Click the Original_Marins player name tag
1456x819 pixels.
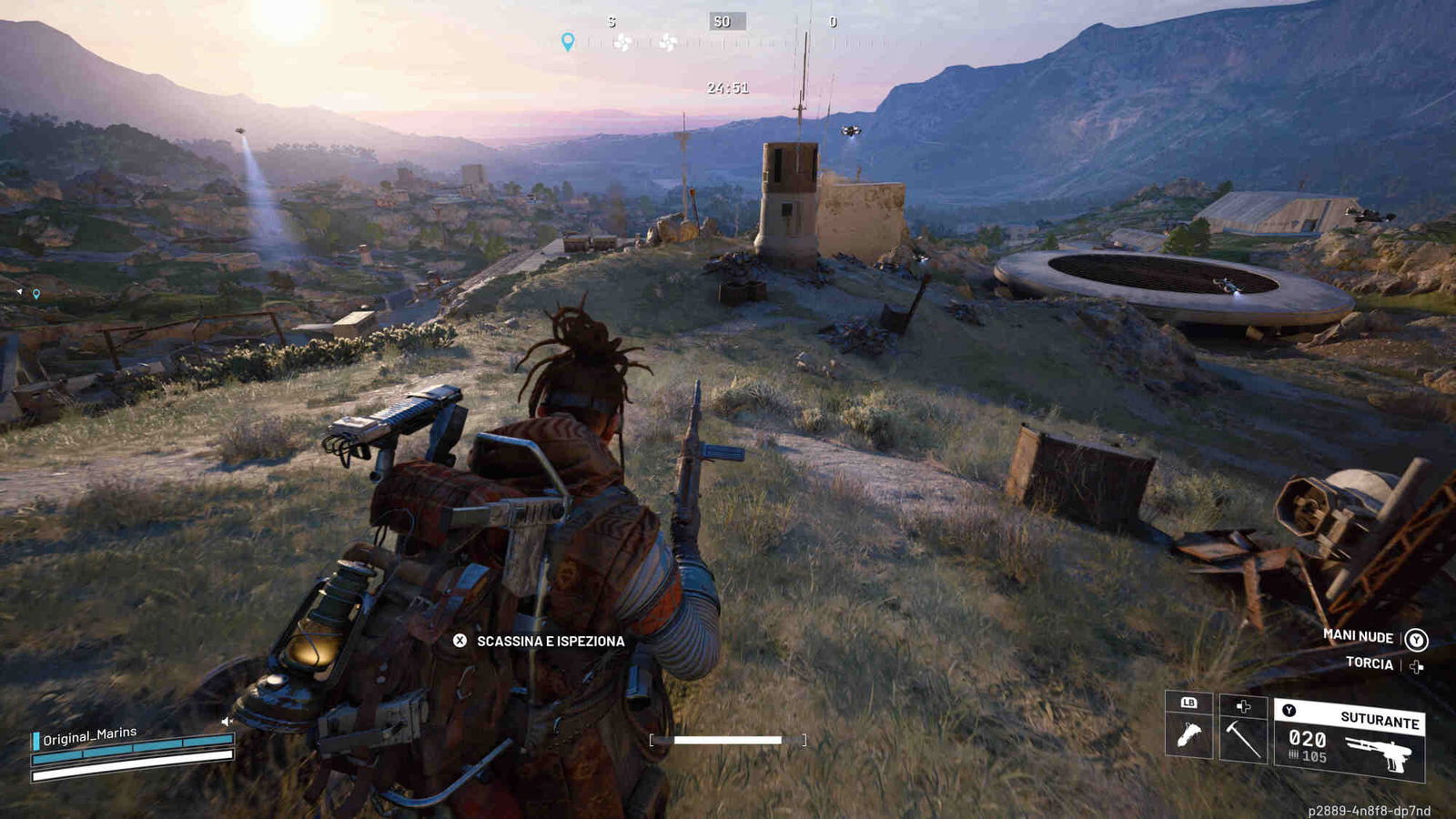(x=89, y=735)
